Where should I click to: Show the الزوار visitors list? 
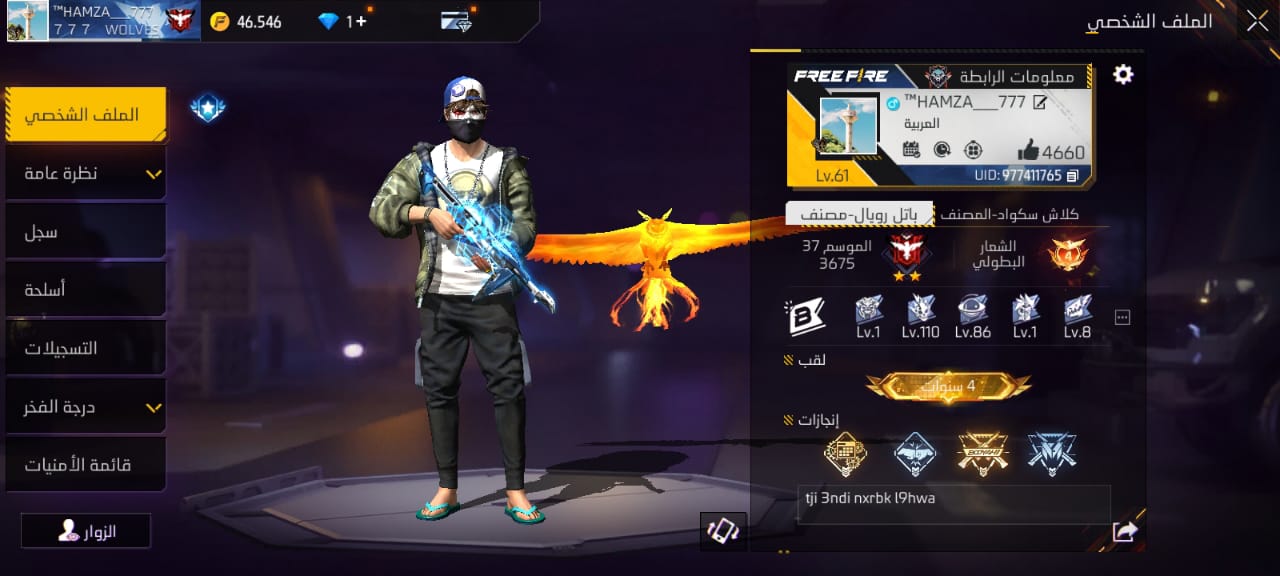tap(86, 531)
